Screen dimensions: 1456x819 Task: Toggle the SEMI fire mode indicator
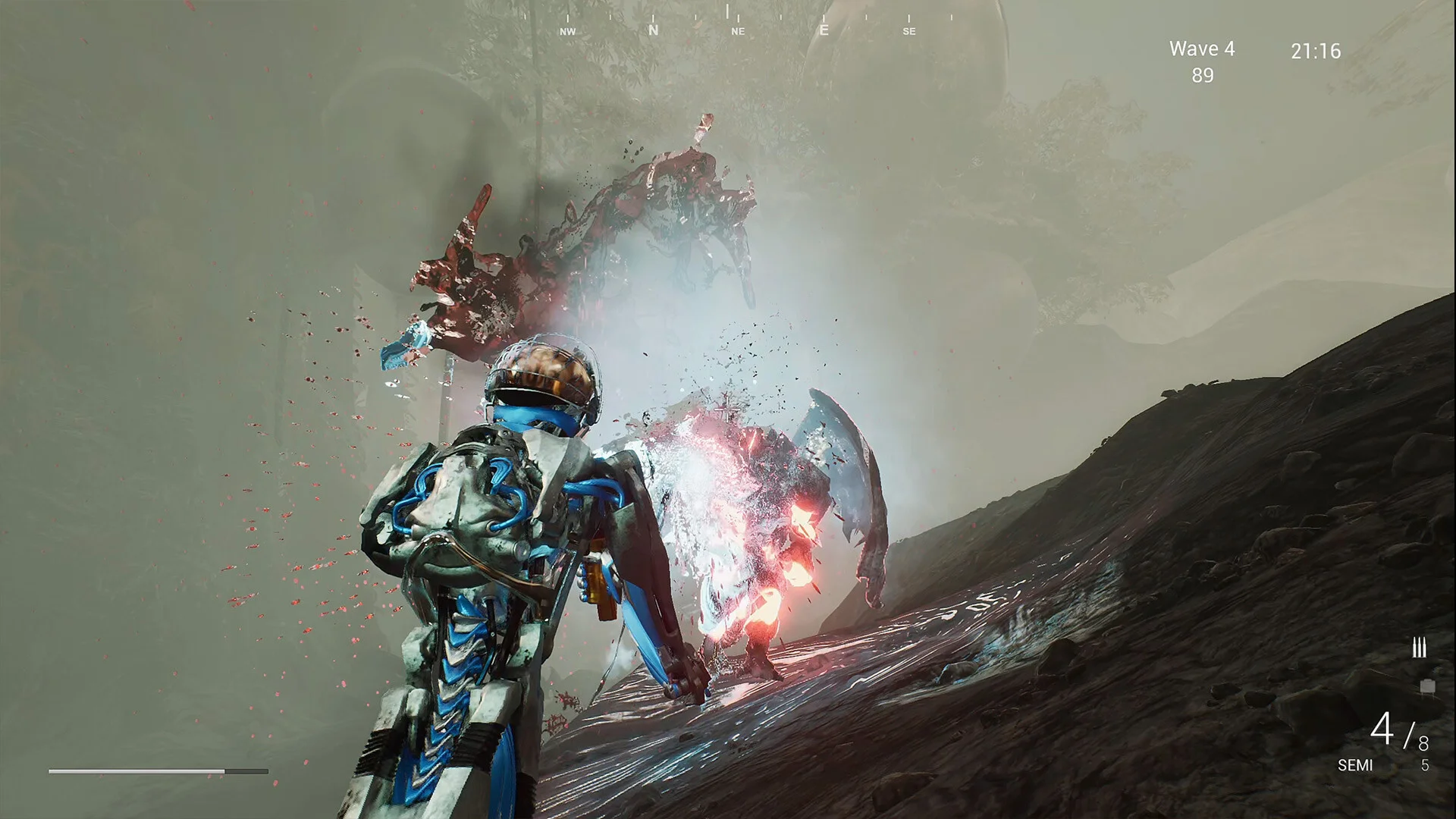click(1355, 765)
